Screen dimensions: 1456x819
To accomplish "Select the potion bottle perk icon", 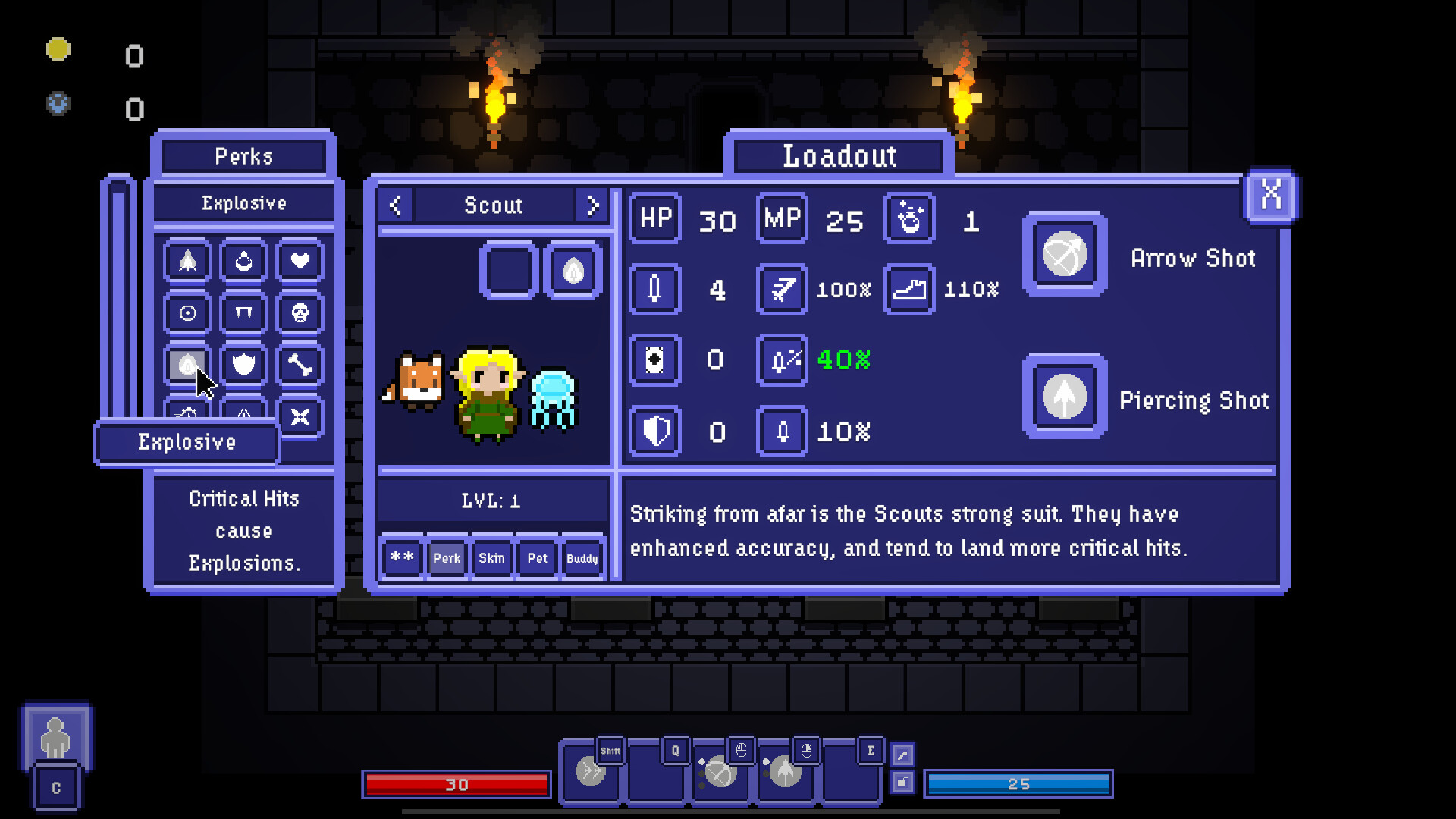I will point(243,261).
